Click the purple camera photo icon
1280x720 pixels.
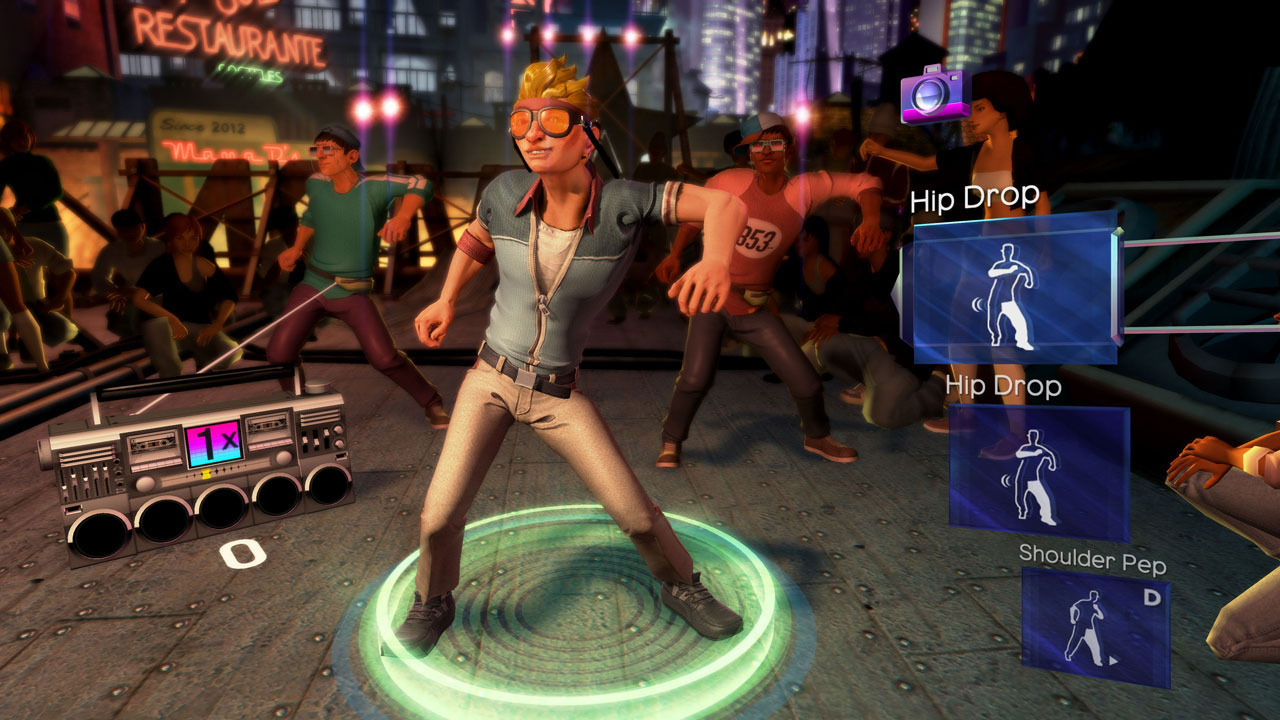pos(934,96)
